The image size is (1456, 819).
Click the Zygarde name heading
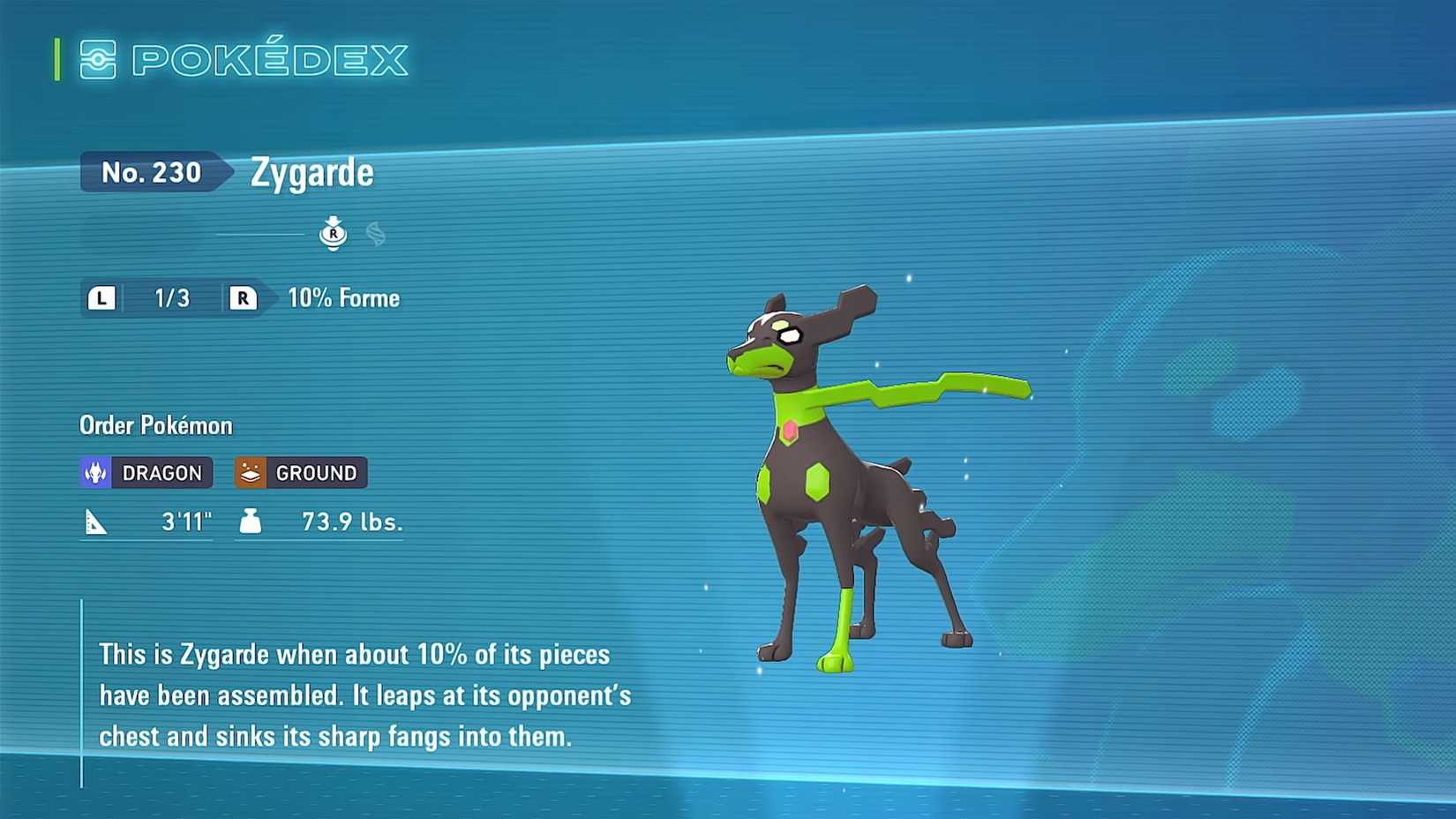[309, 172]
